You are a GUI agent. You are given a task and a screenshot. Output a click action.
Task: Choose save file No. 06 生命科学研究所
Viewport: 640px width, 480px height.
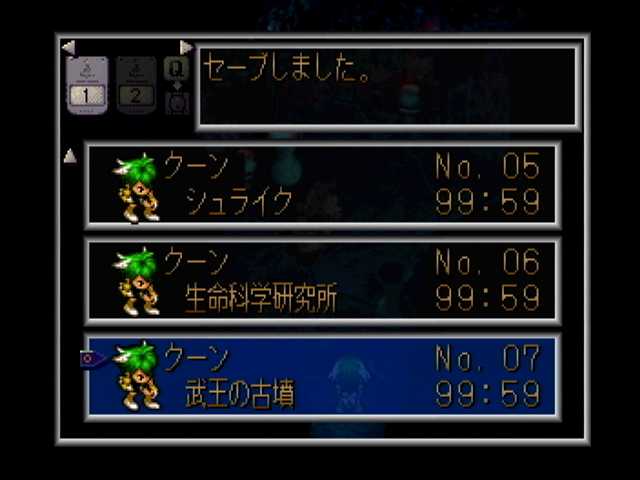[x=322, y=281]
